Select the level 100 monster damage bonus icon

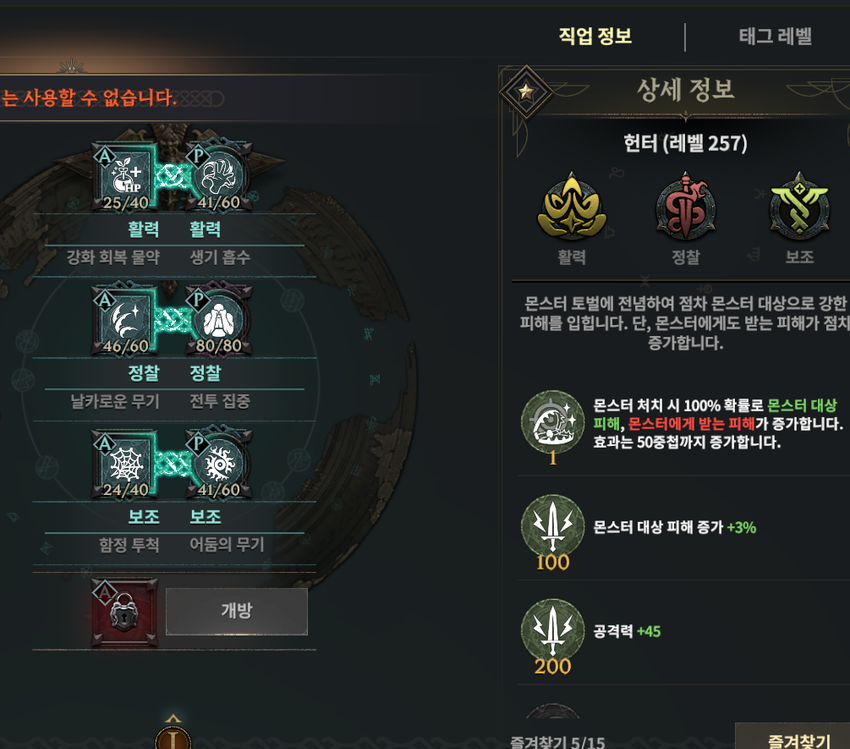tap(553, 527)
